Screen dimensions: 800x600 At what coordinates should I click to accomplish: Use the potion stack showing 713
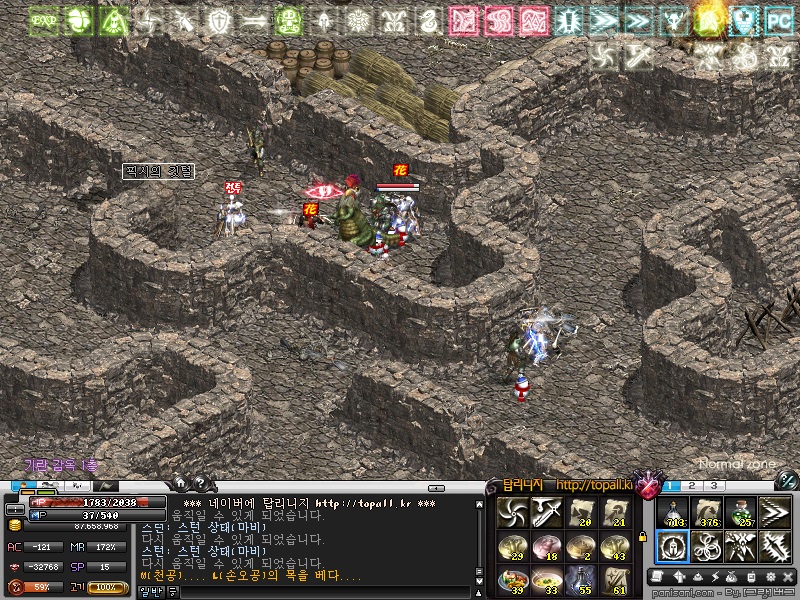[x=672, y=513]
